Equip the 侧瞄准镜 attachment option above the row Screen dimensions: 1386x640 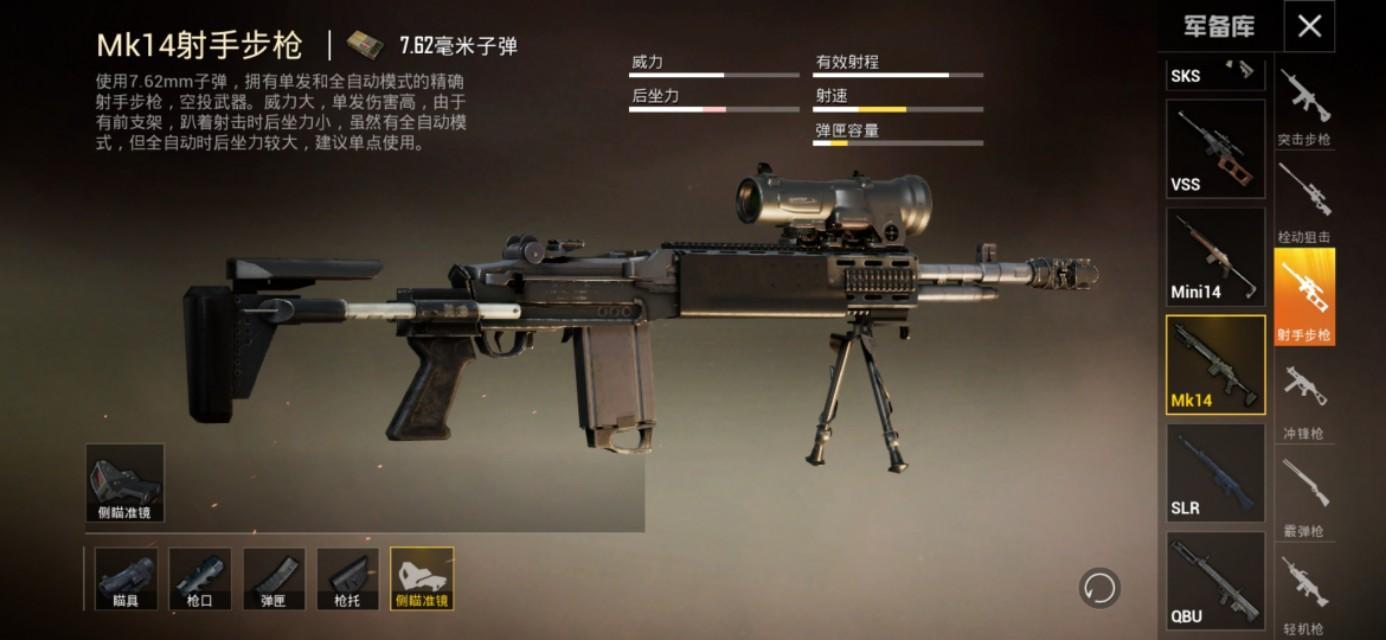click(125, 483)
